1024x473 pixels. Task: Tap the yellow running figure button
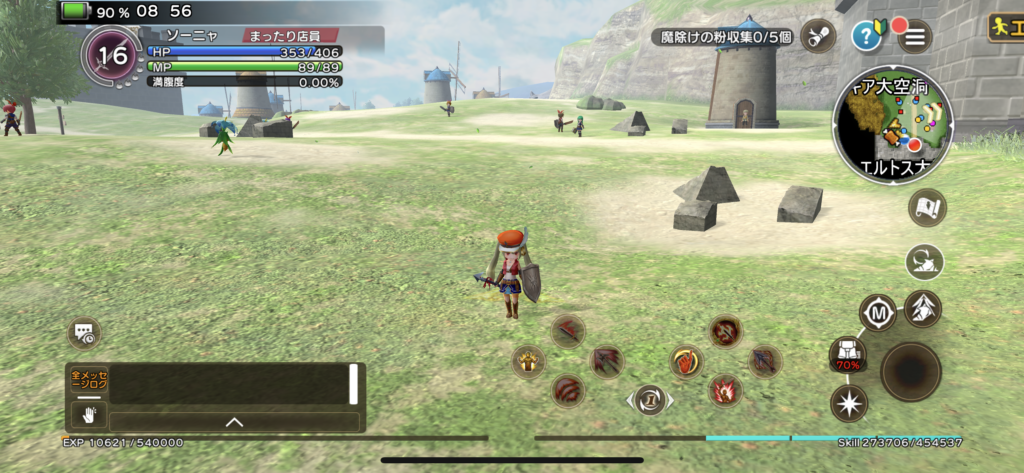click(x=1005, y=27)
